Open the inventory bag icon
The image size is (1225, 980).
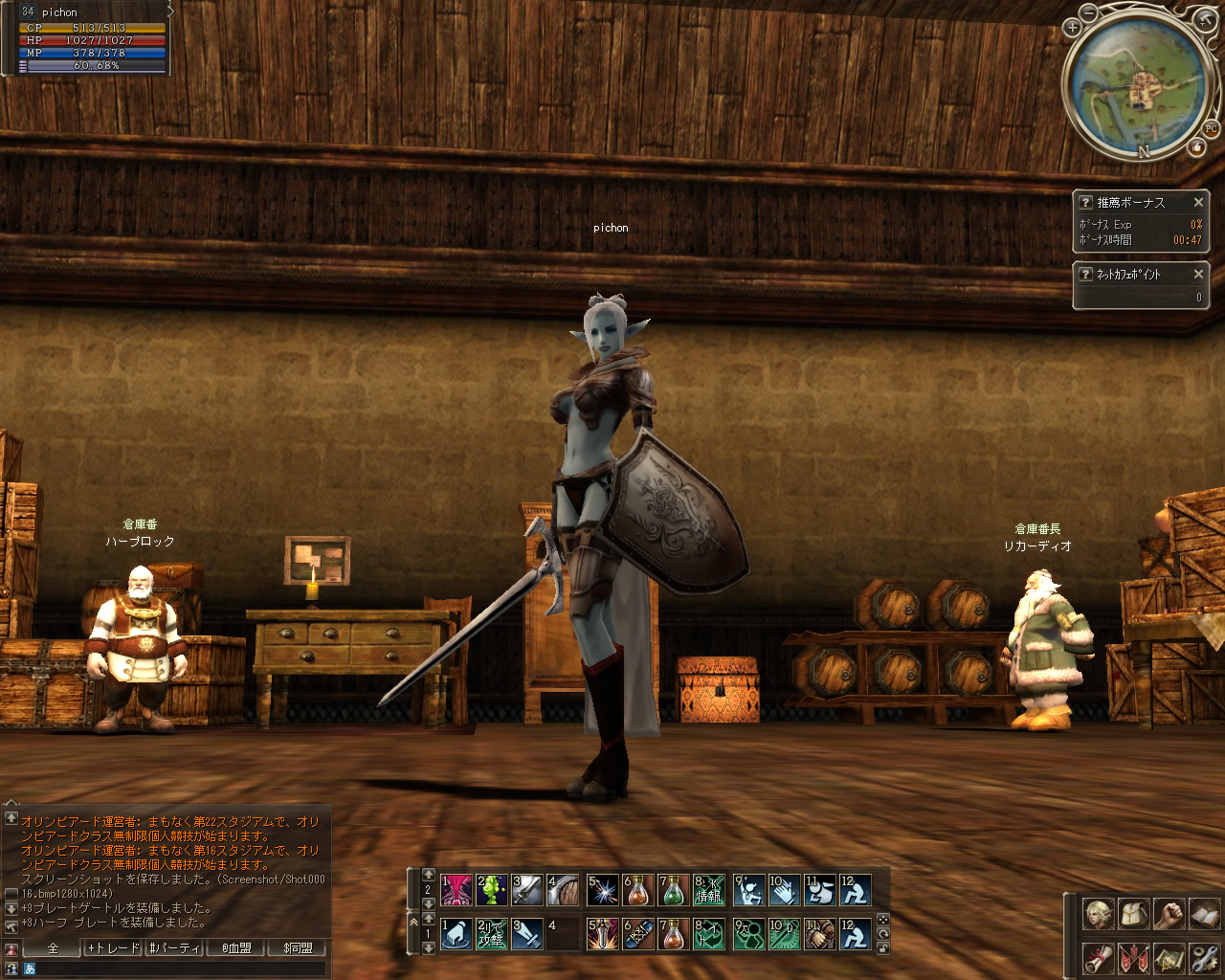click(x=1133, y=913)
